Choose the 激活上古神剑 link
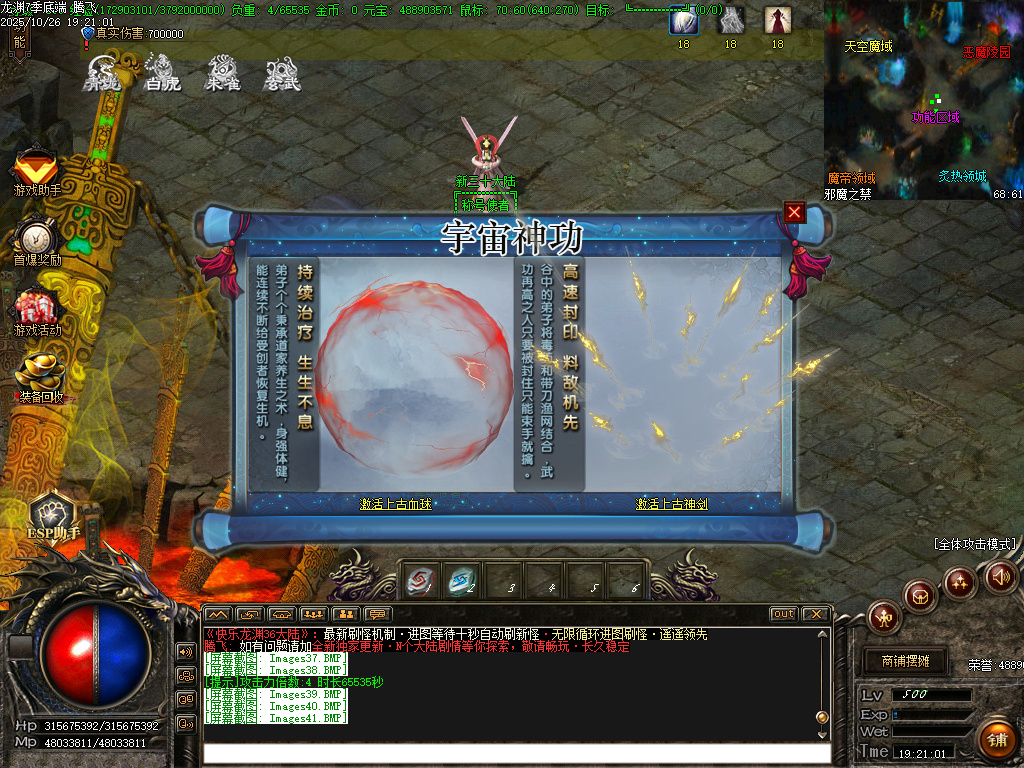Screen dimensions: 1024x768 tap(671, 504)
